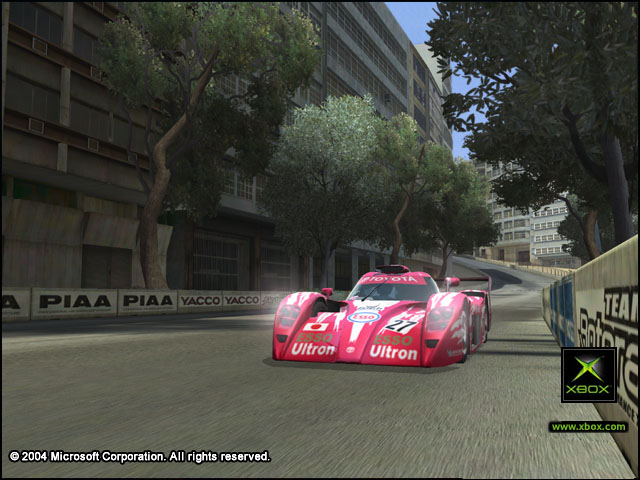Open the www.xbox.com link
This screenshot has width=640, height=480.
click(x=588, y=427)
